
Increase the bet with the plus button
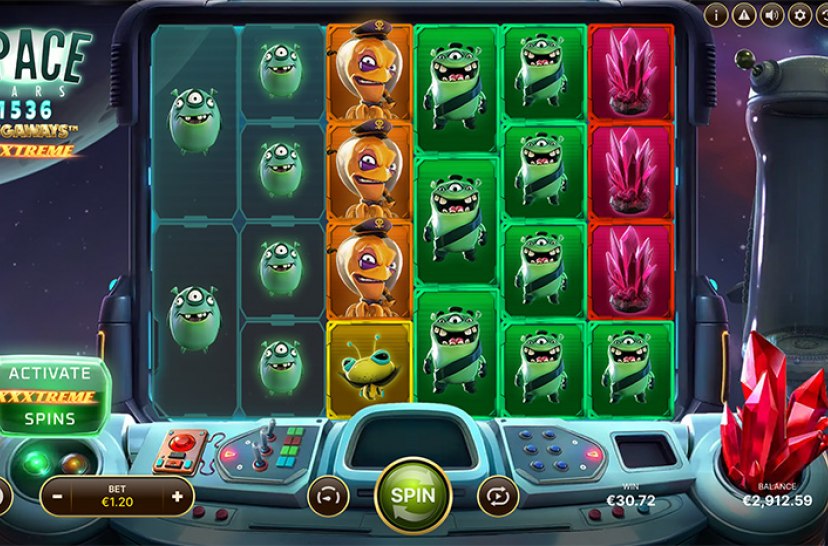[178, 496]
